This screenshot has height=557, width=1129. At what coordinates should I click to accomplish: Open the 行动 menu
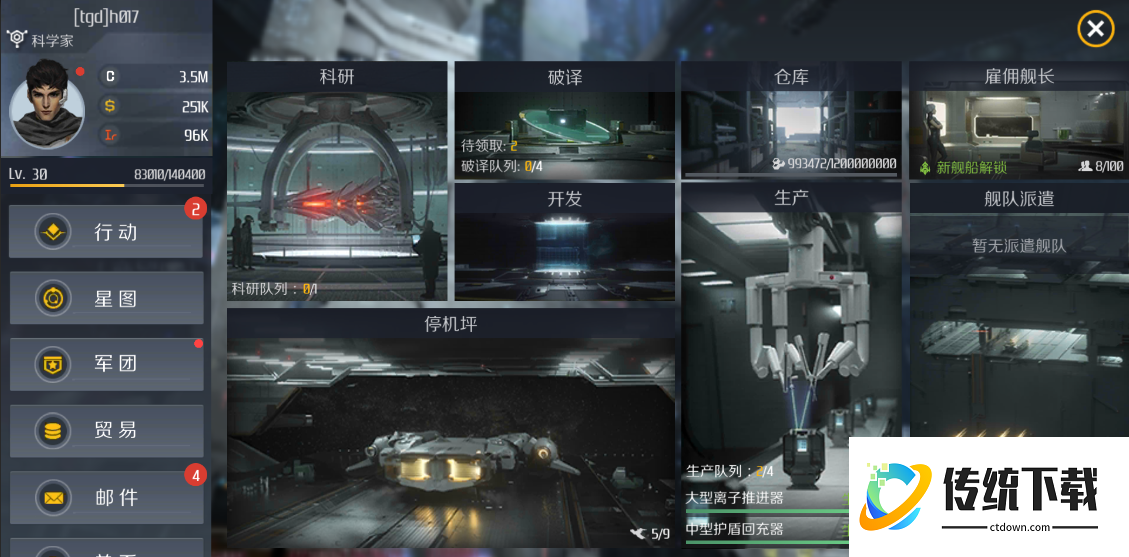point(107,232)
